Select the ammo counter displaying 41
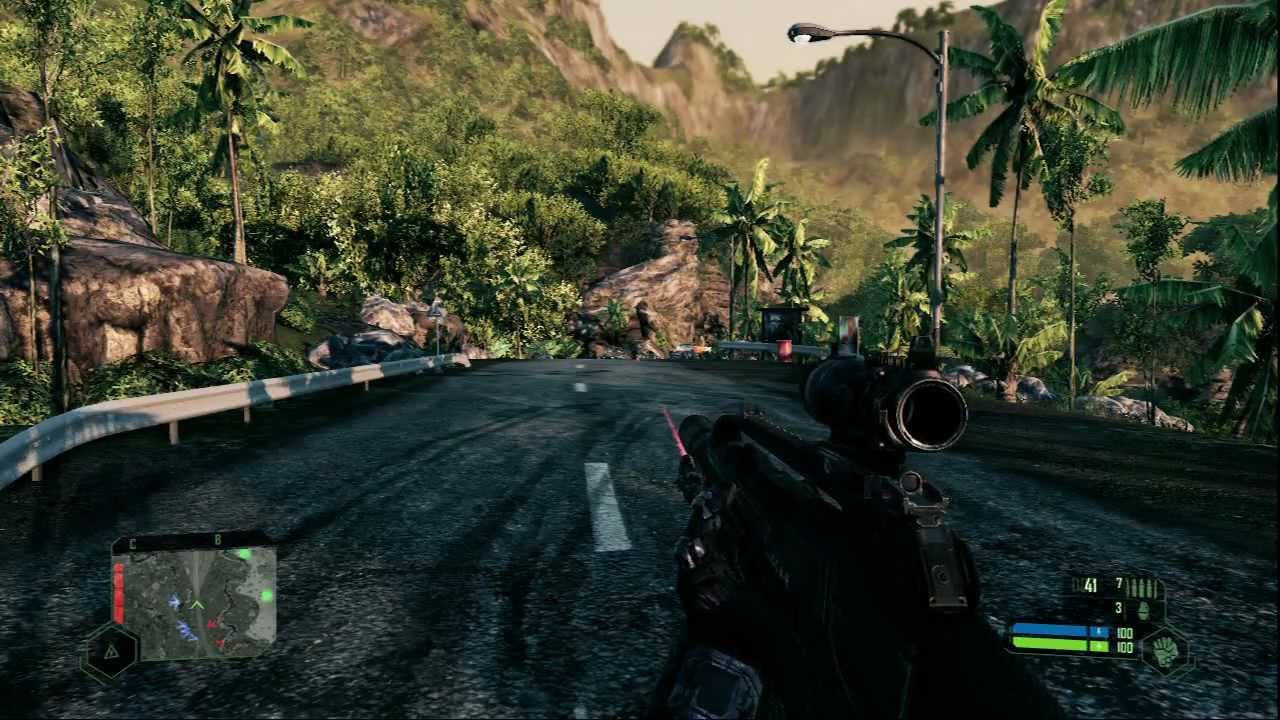Image resolution: width=1280 pixels, height=720 pixels. pos(1090,585)
